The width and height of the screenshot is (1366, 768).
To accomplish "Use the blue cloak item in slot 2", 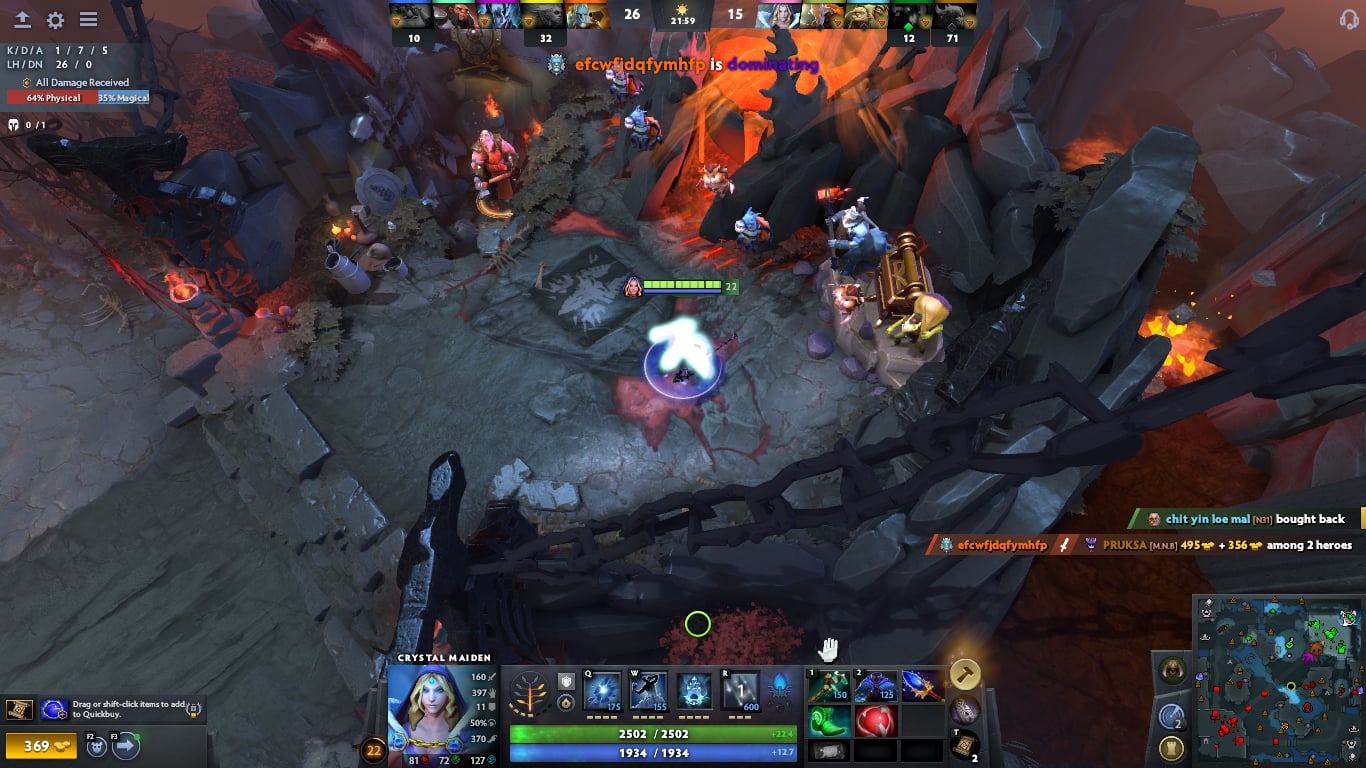I will (x=875, y=686).
